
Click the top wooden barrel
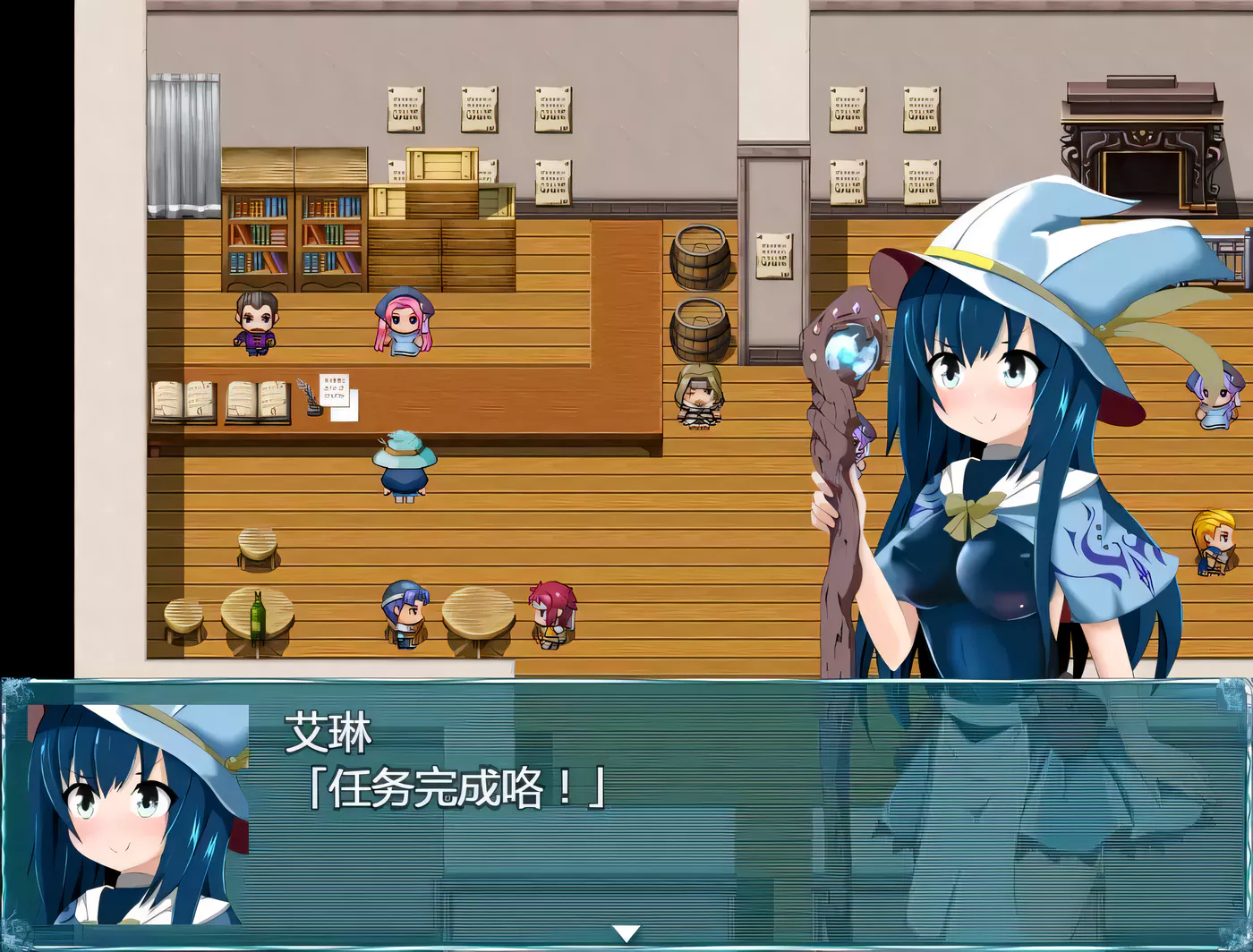pos(701,255)
